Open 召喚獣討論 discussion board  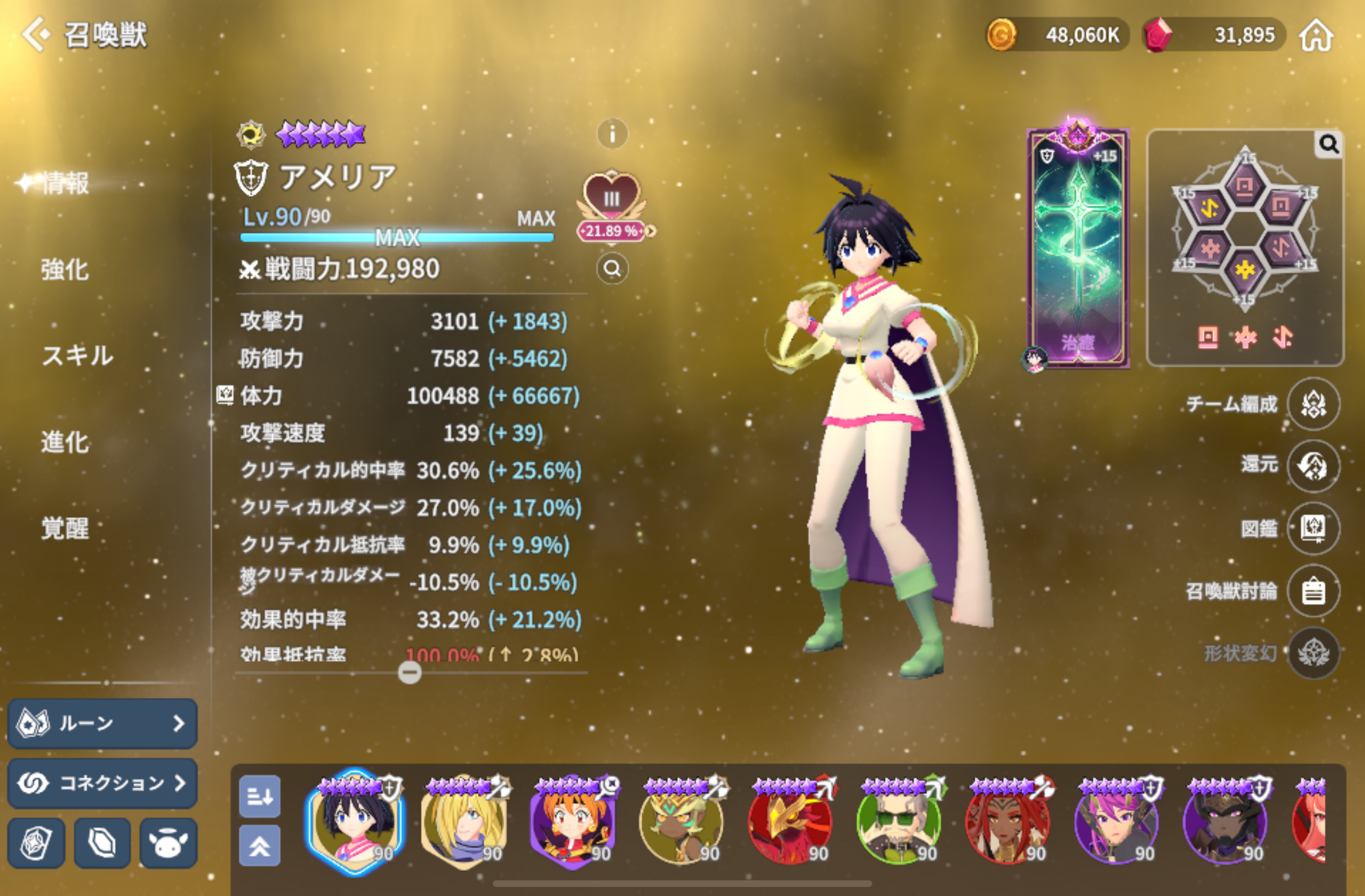point(1313,591)
